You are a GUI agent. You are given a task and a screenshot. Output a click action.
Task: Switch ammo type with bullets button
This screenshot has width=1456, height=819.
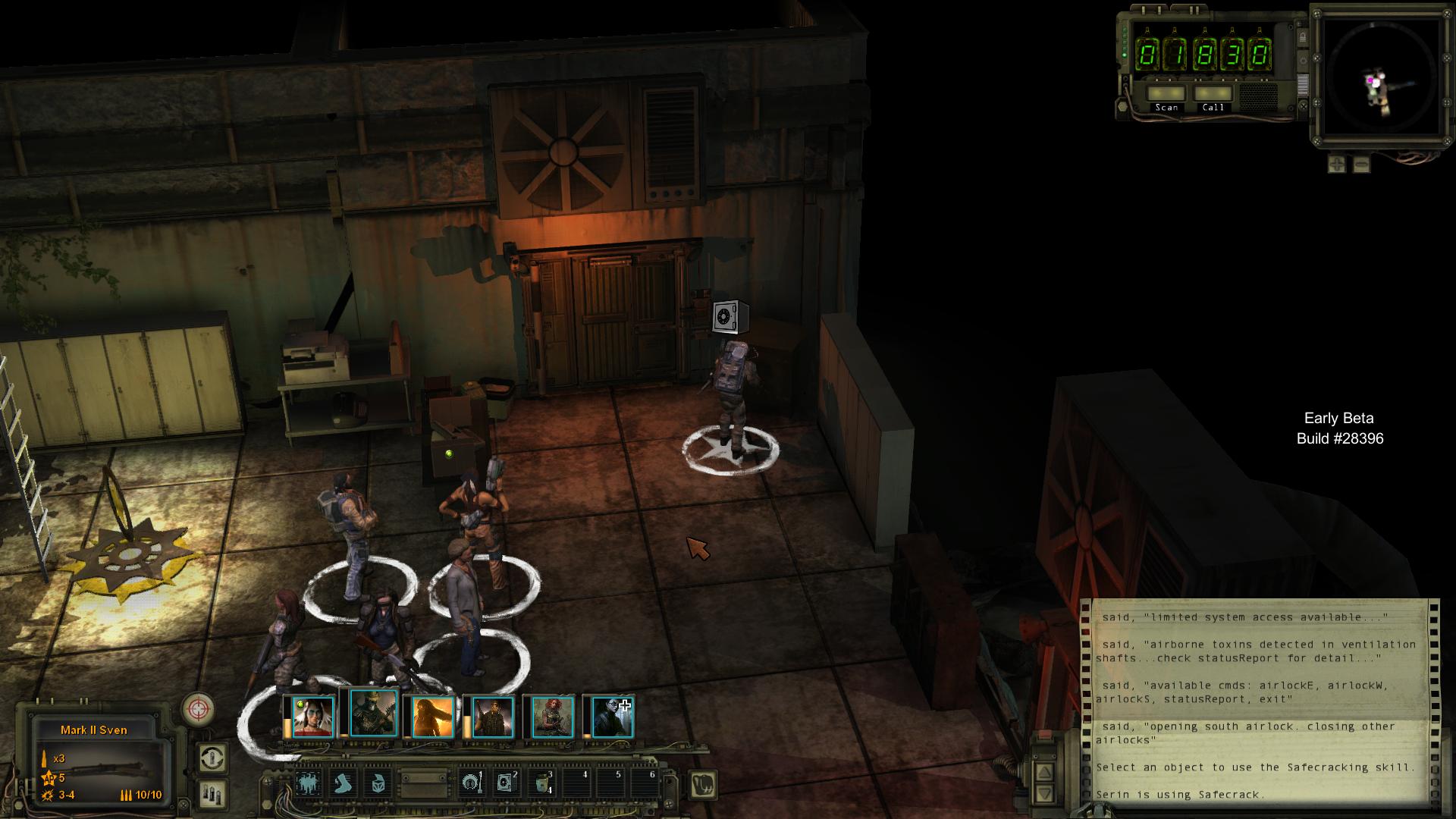pyautogui.click(x=212, y=793)
